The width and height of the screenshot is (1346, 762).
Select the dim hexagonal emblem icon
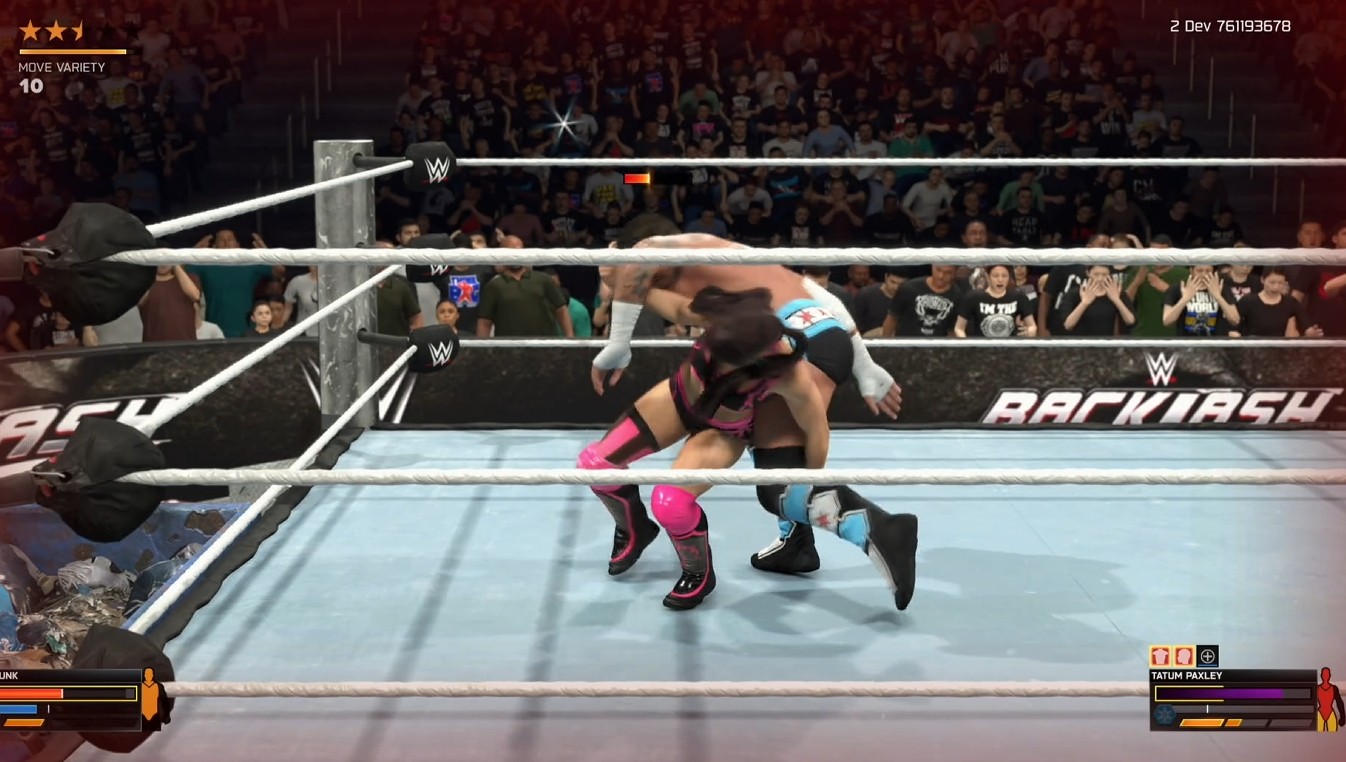coord(1164,715)
